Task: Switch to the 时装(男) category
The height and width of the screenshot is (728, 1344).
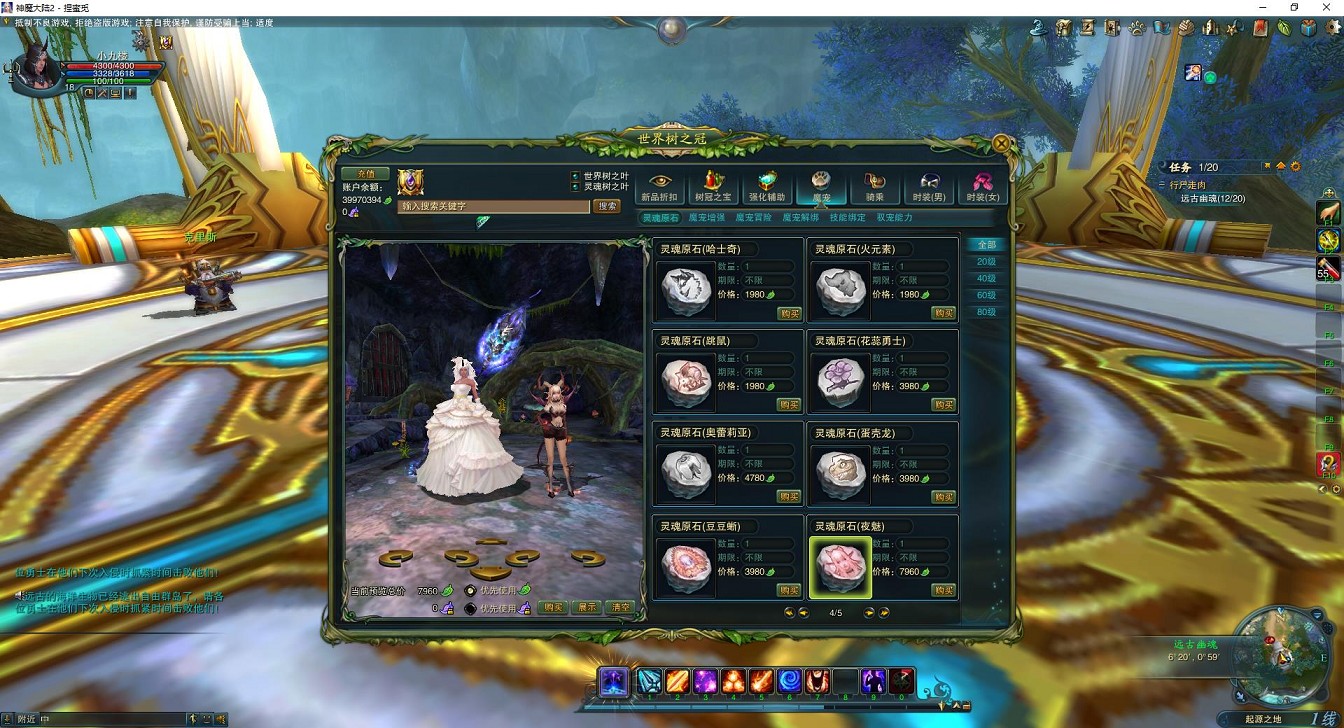Action: pyautogui.click(x=929, y=186)
